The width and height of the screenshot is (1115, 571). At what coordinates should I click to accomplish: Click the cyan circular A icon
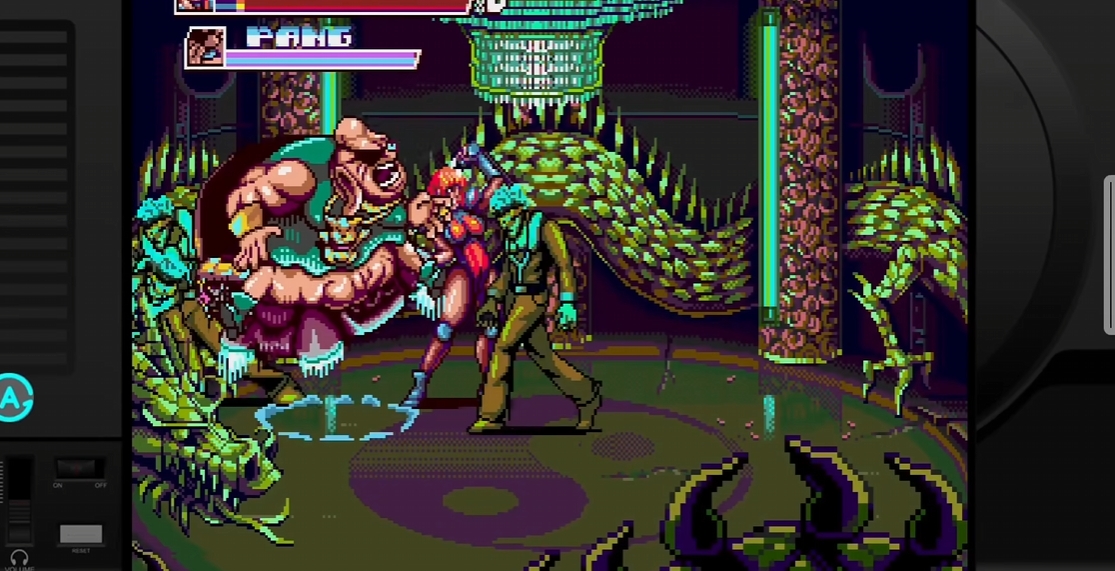coord(13,398)
